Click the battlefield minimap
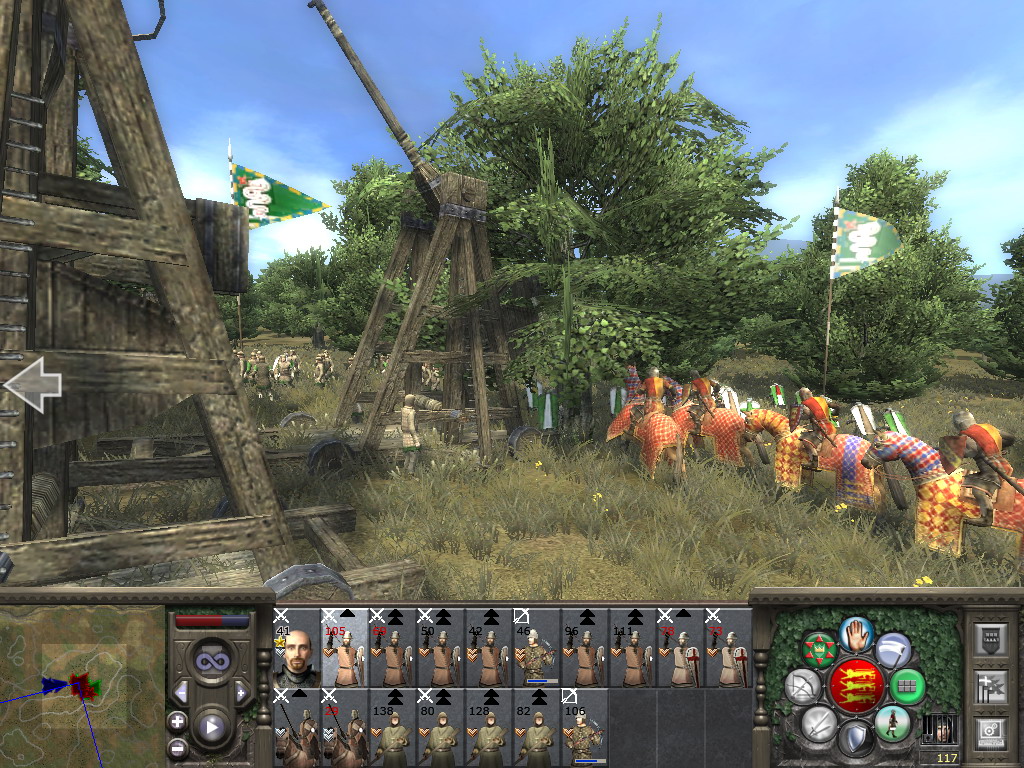Viewport: 1024px width, 768px height. (82, 685)
